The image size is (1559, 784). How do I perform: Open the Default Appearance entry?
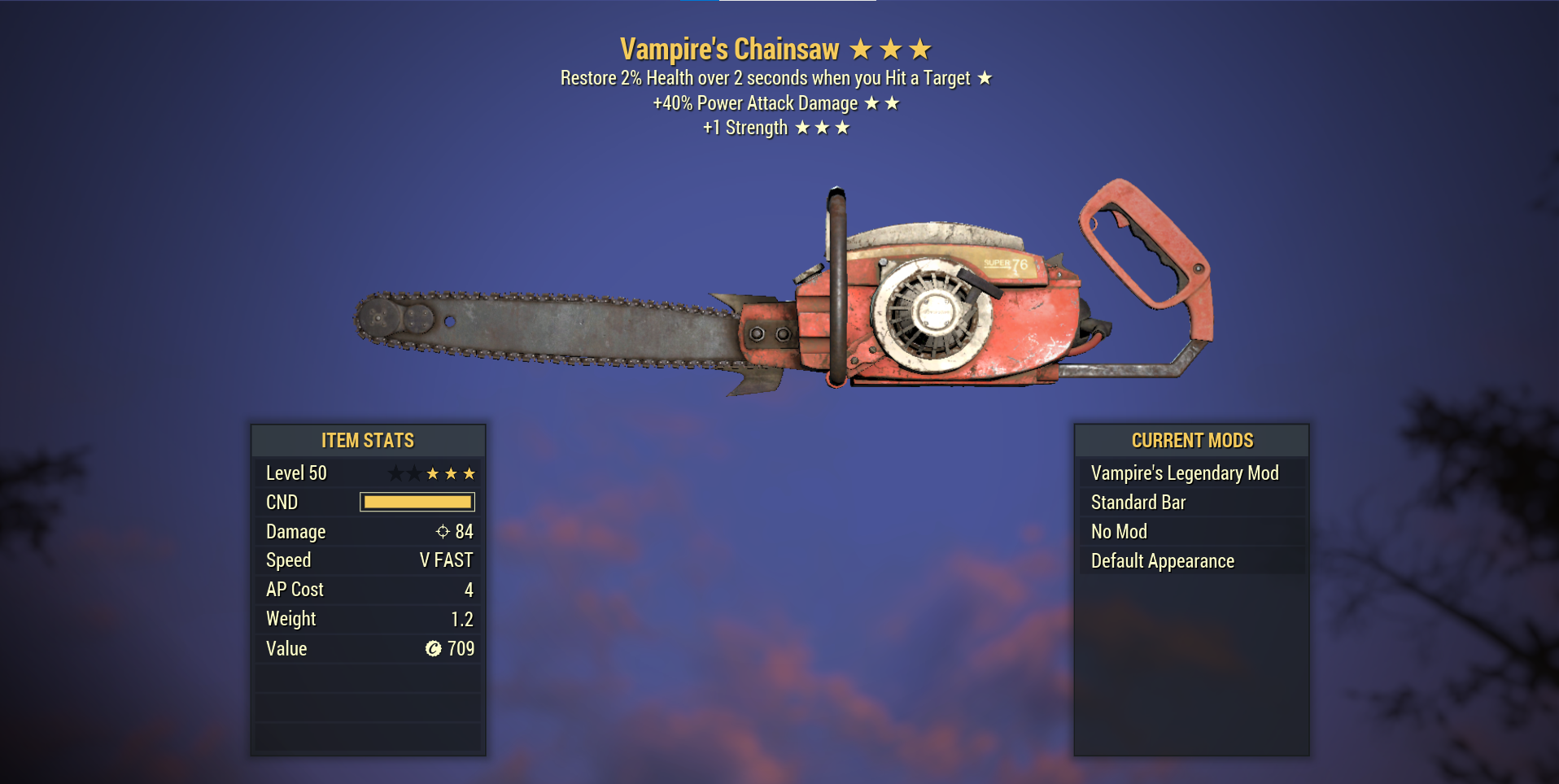tap(1162, 560)
